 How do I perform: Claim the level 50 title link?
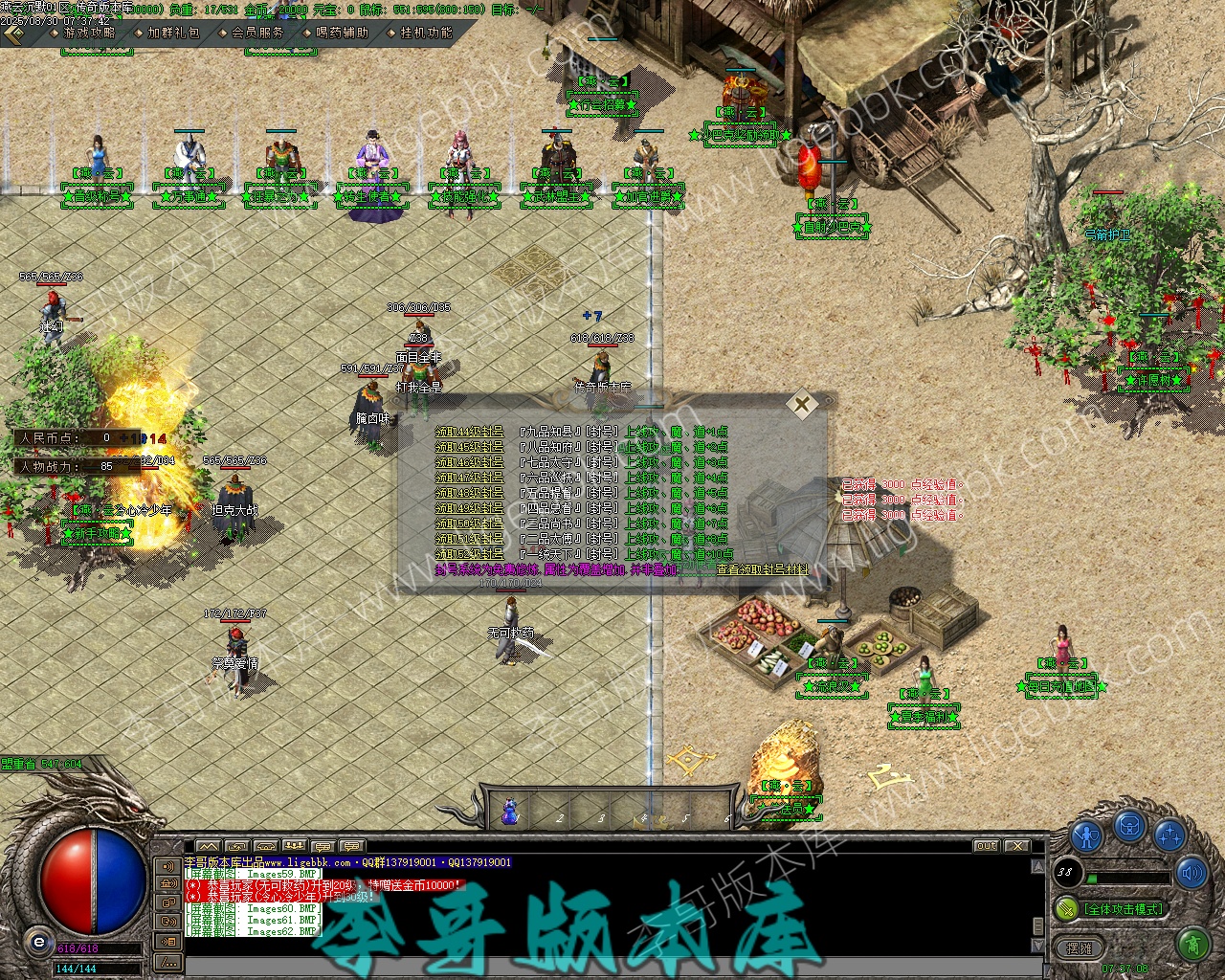pyautogui.click(x=469, y=523)
